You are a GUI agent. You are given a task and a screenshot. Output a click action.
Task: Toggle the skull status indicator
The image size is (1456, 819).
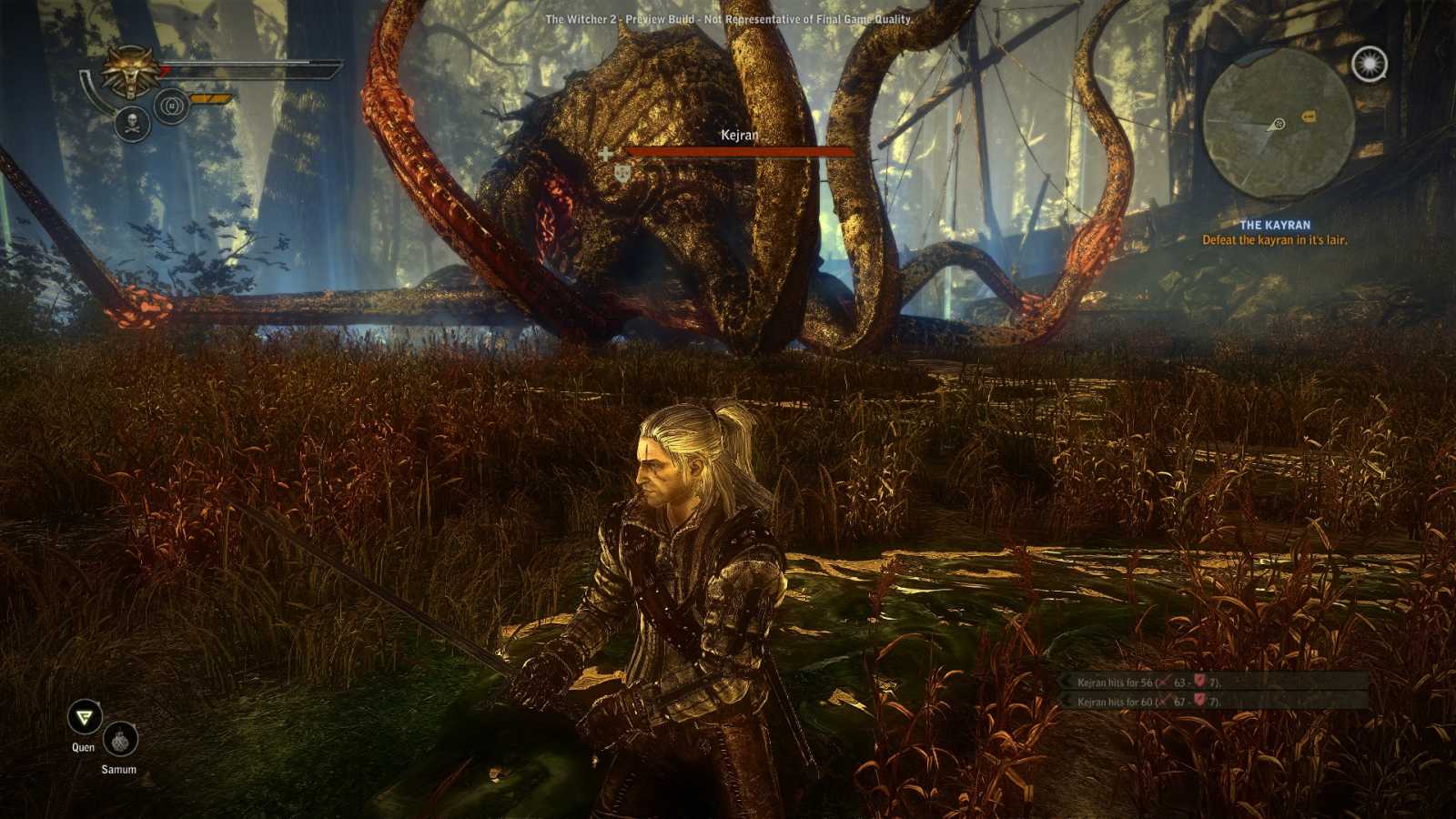132,124
